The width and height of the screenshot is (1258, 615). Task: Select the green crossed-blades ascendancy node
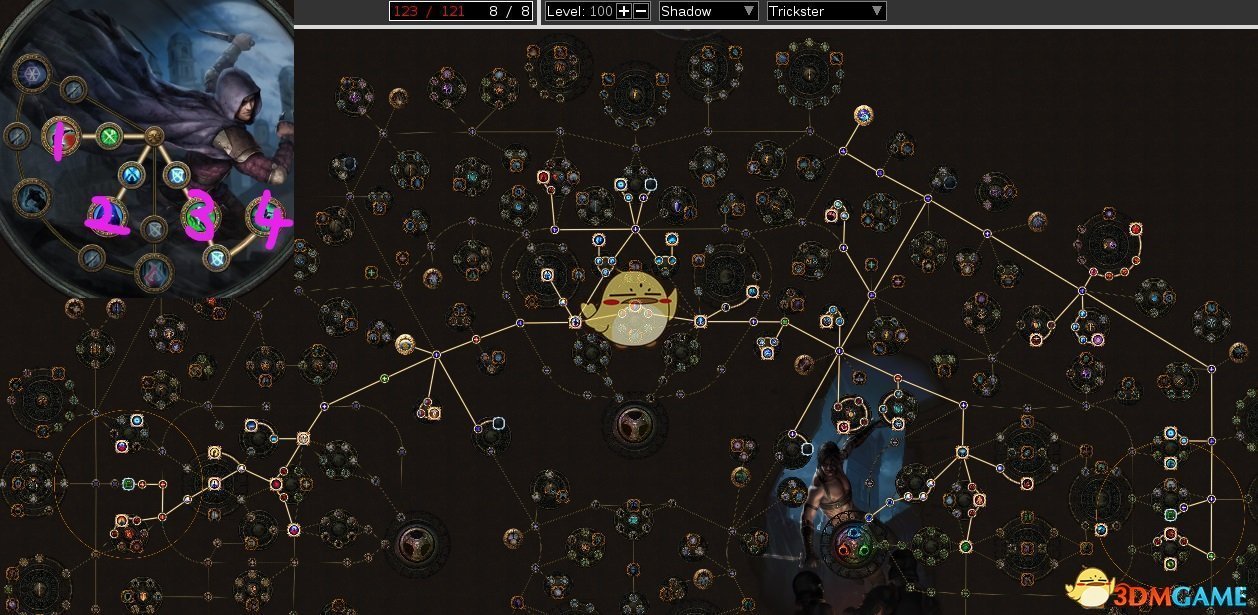pyautogui.click(x=109, y=136)
